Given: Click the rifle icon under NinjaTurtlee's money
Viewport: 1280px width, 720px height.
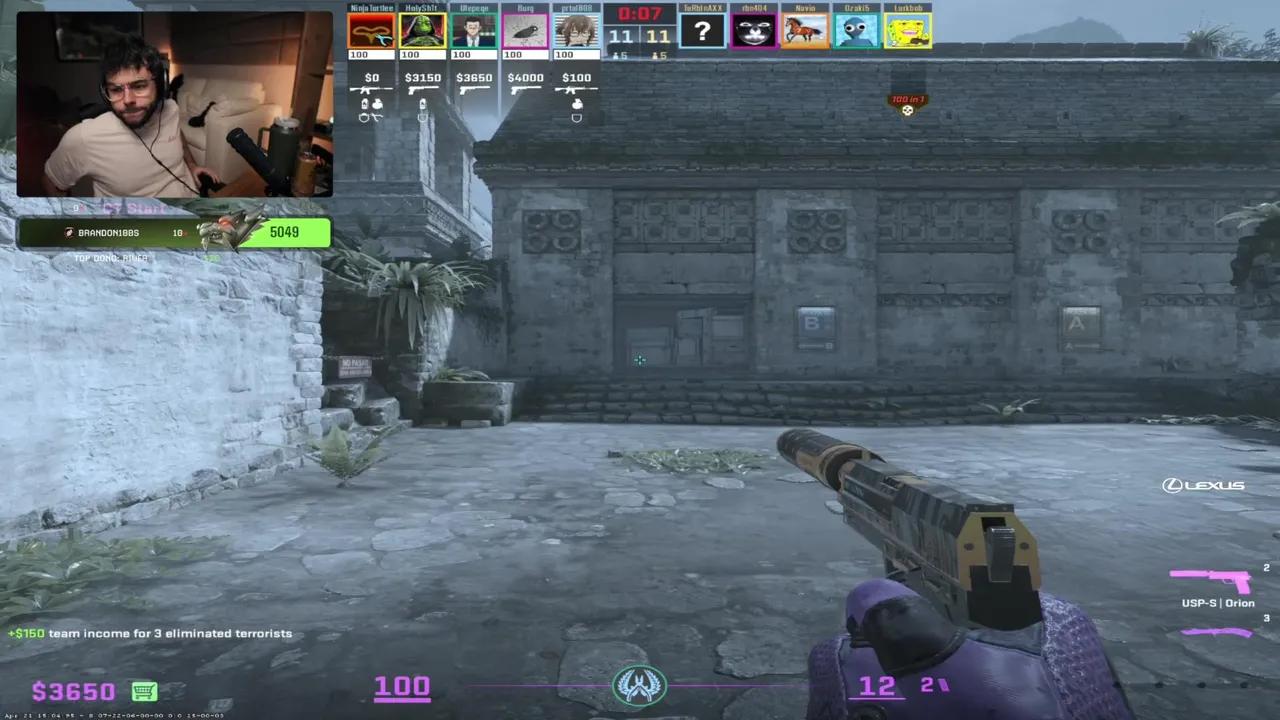Looking at the screenshot, I should (371, 90).
